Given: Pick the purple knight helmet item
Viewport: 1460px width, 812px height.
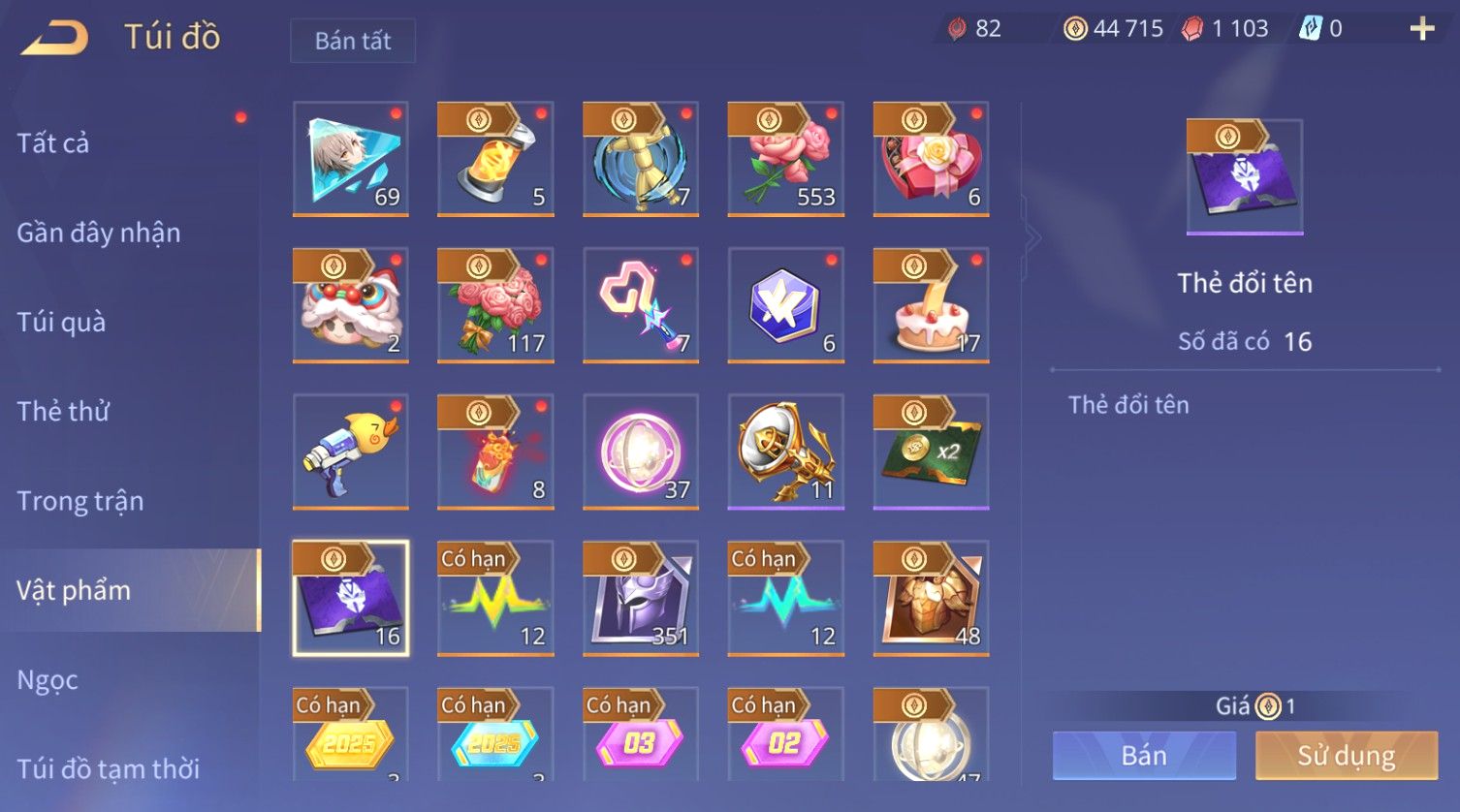Looking at the screenshot, I should (x=640, y=598).
